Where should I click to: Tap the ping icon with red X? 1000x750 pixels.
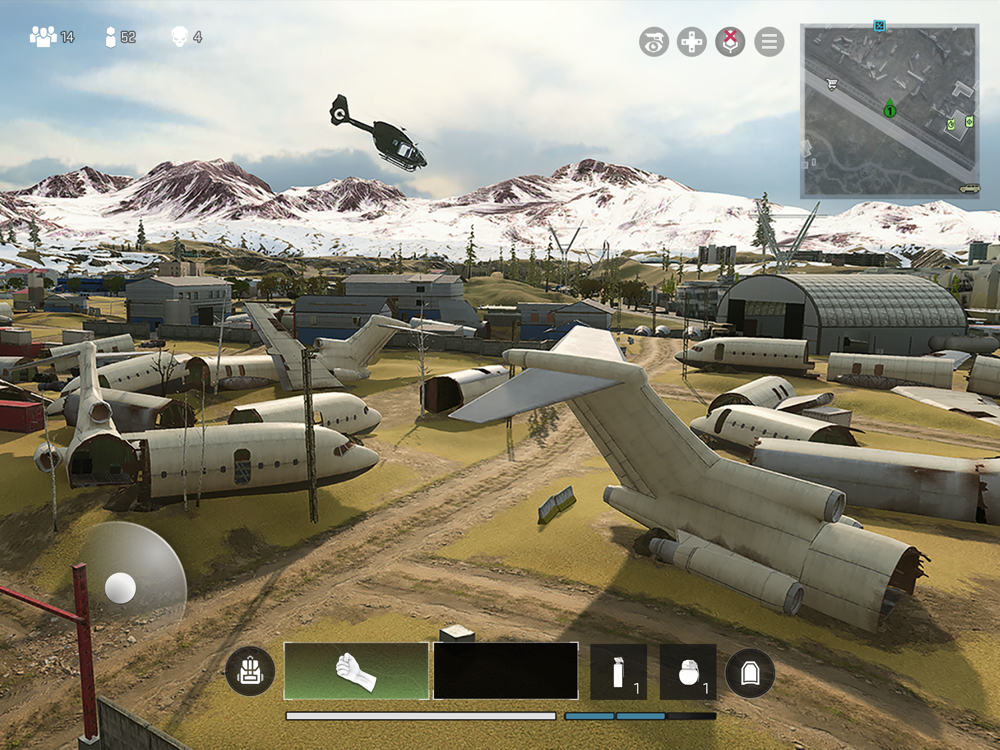(x=730, y=41)
